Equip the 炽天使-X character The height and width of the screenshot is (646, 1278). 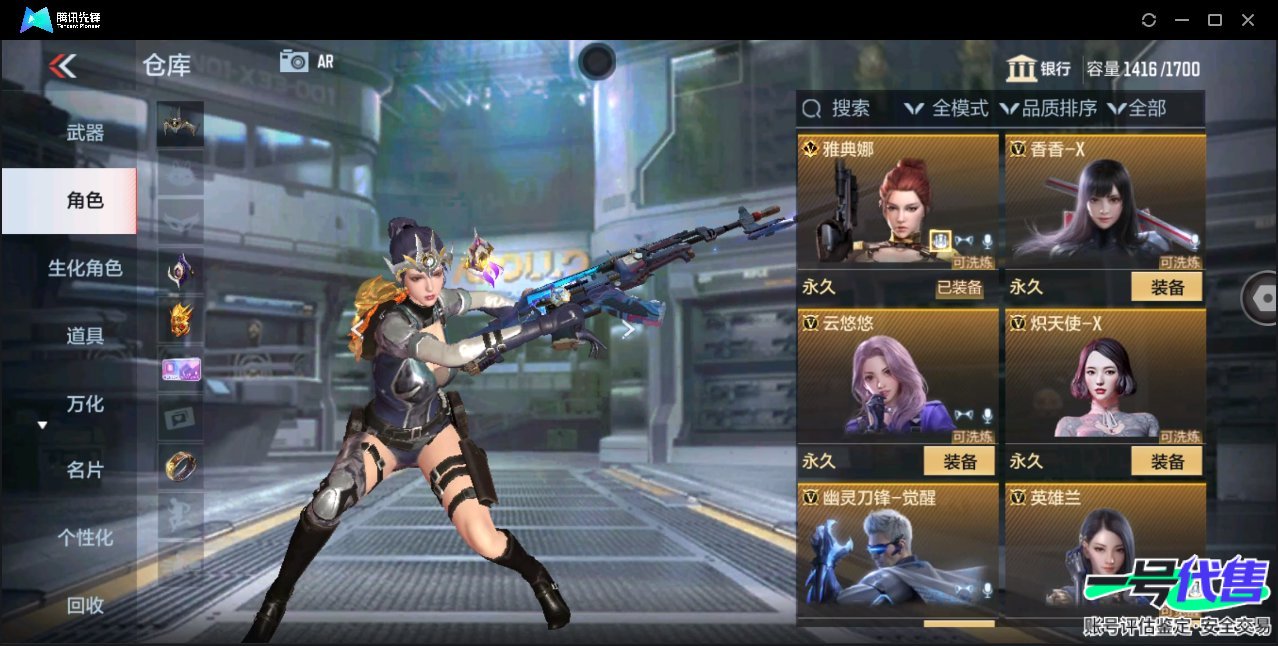[x=1166, y=461]
